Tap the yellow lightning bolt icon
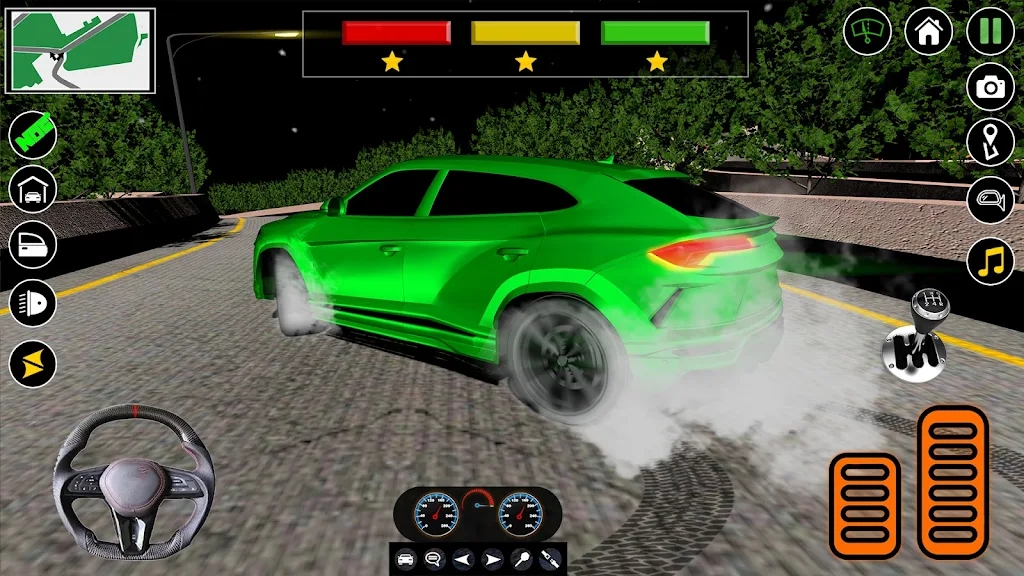 pyautogui.click(x=33, y=364)
